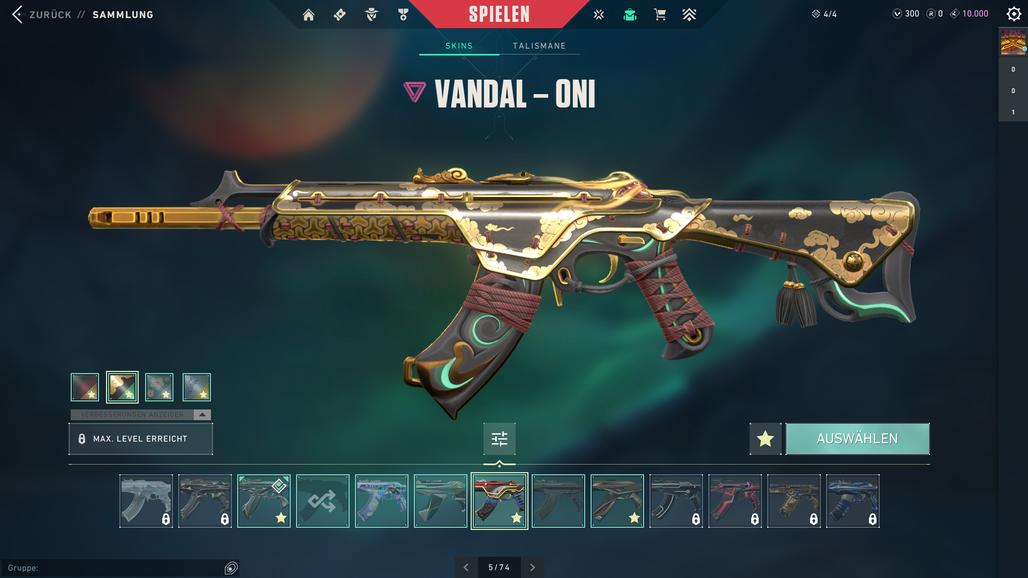
Task: Open the shopping cart store icon
Action: pos(659,15)
